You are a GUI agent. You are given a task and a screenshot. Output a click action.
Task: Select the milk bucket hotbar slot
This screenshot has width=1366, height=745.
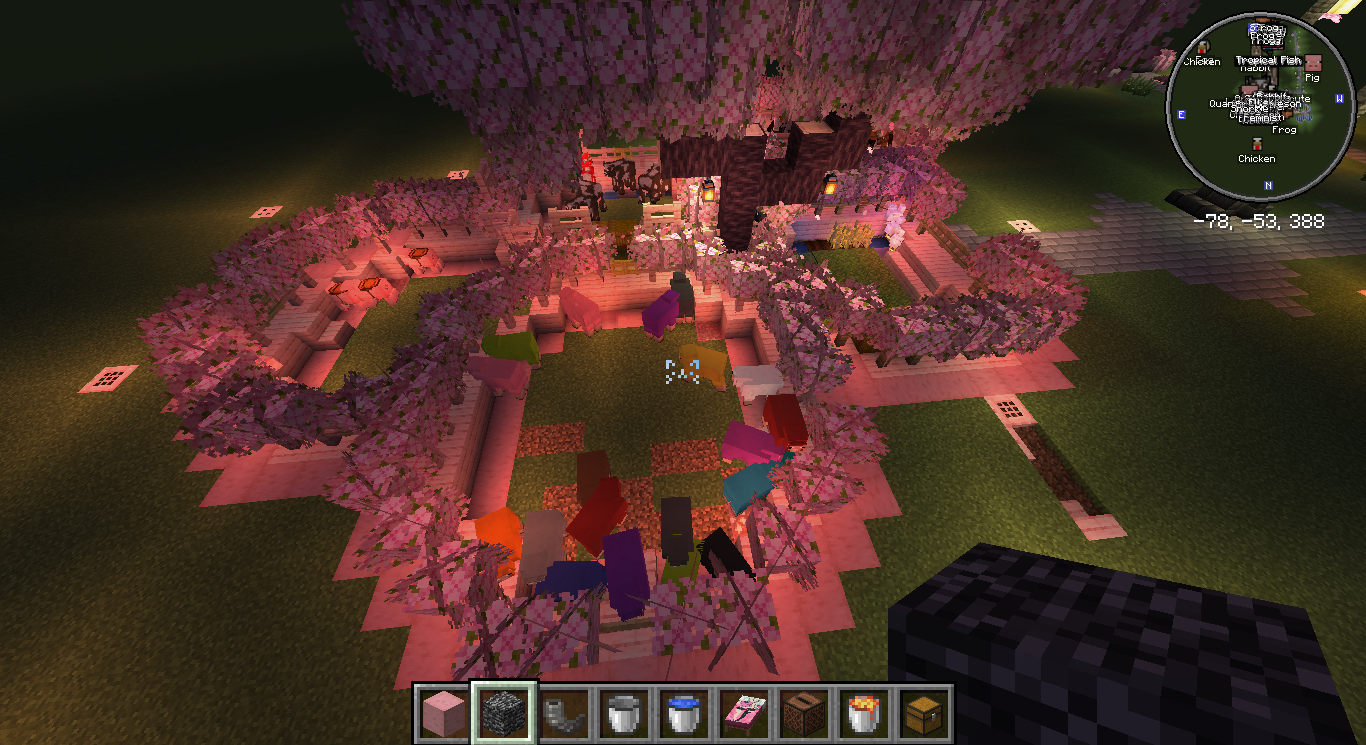(x=624, y=714)
